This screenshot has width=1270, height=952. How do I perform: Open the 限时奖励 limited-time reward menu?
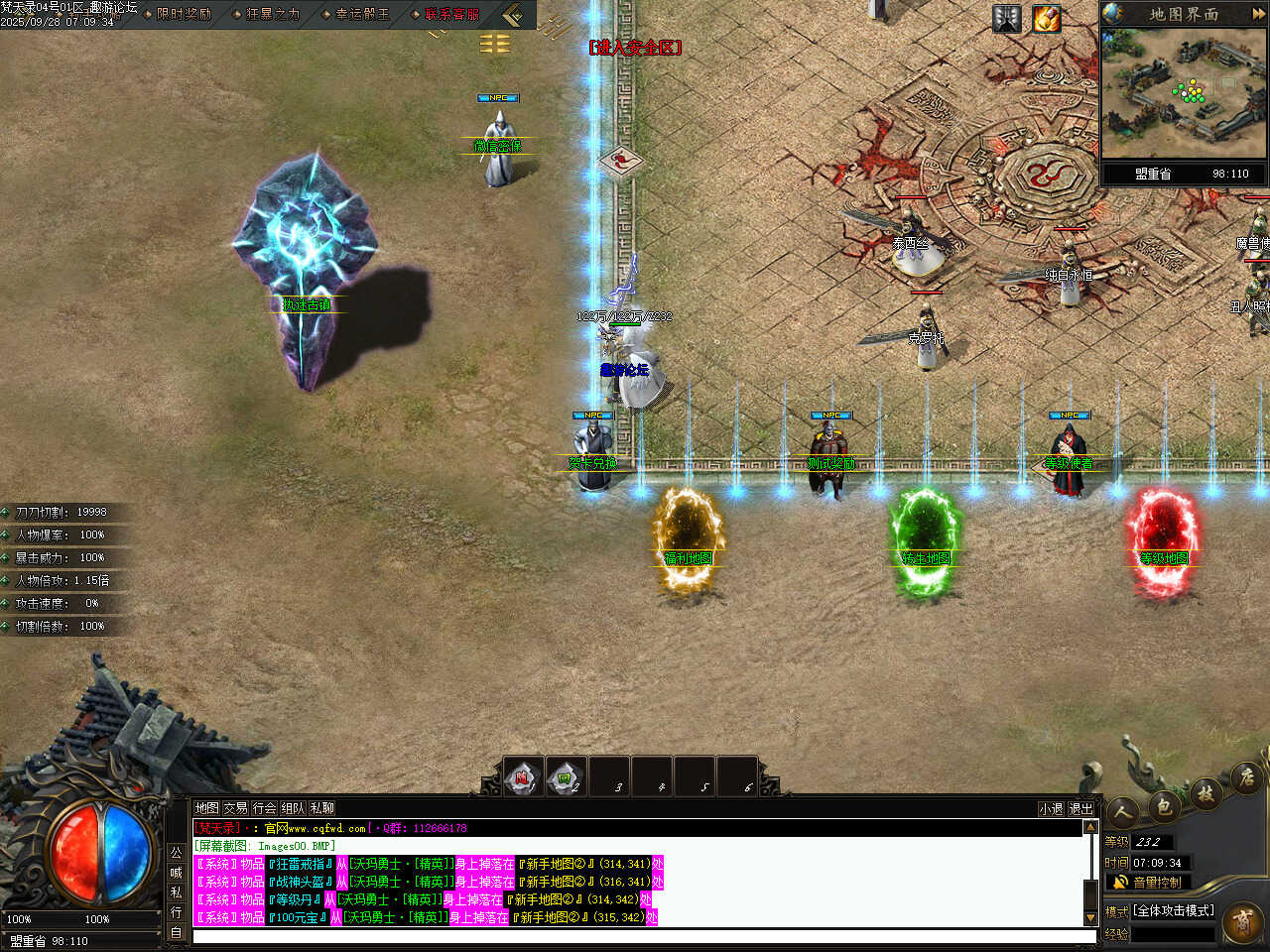[x=184, y=14]
